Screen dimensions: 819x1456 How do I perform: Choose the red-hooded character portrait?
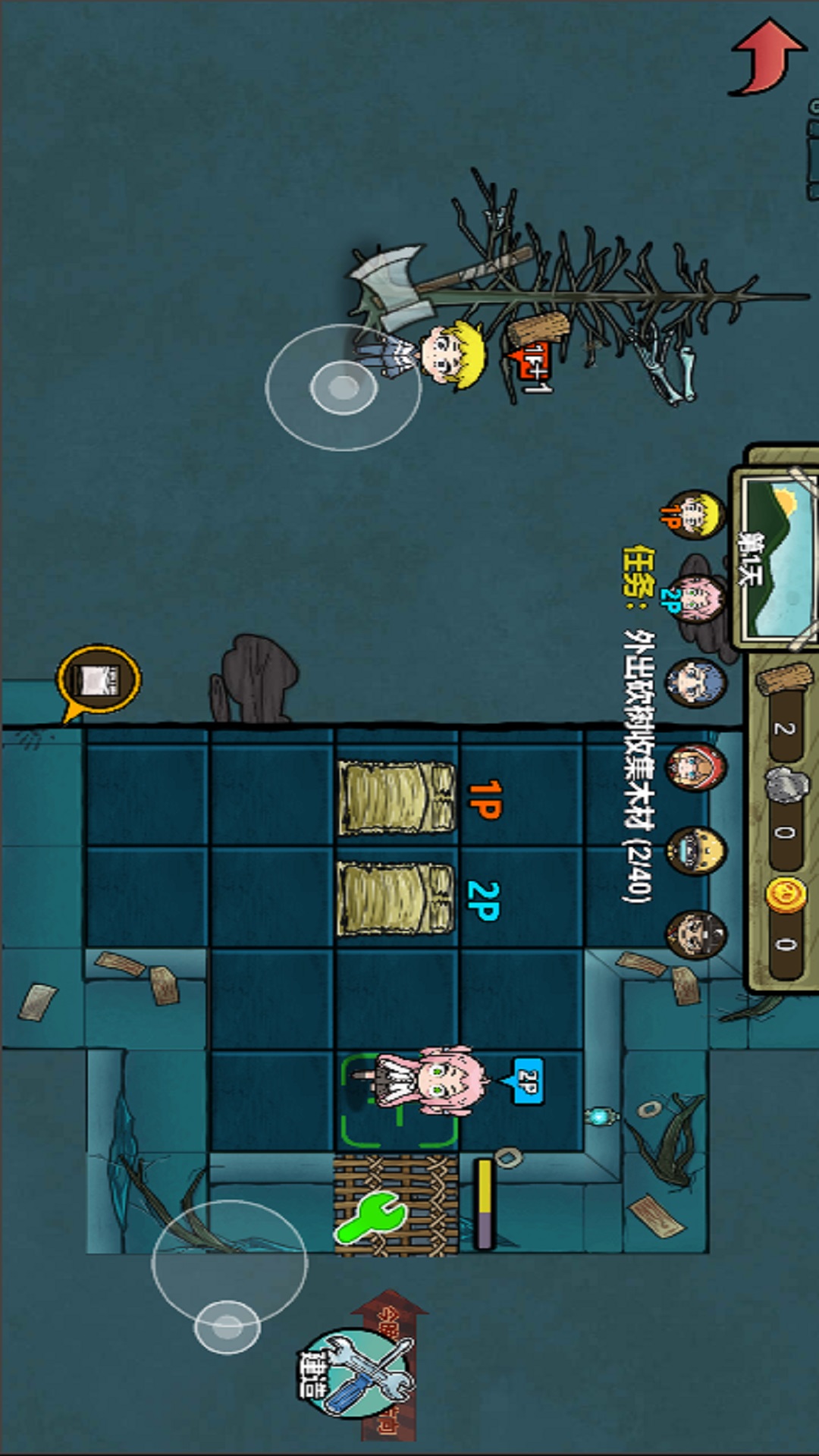point(695,767)
